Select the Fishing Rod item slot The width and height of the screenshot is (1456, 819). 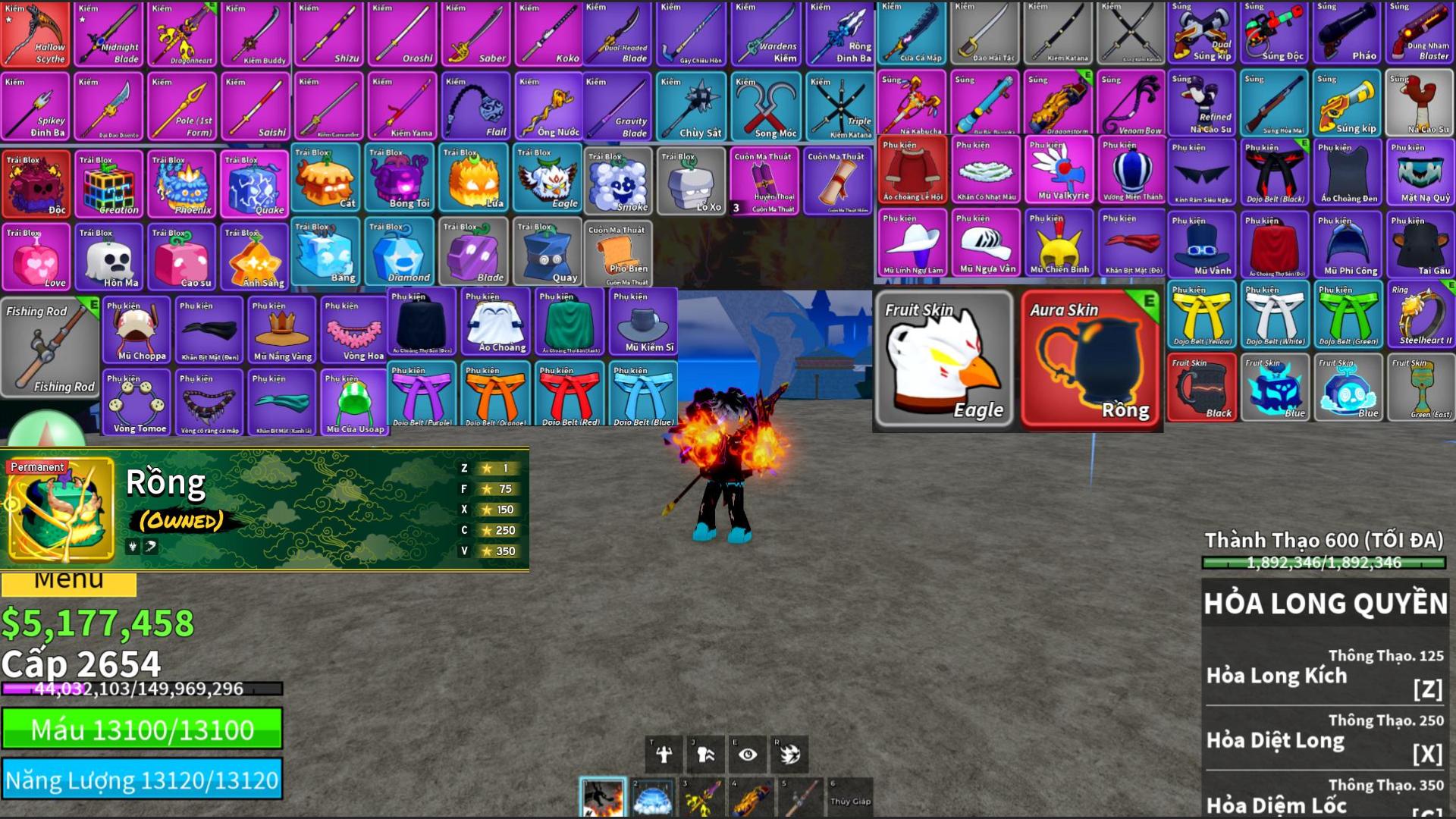[50, 347]
